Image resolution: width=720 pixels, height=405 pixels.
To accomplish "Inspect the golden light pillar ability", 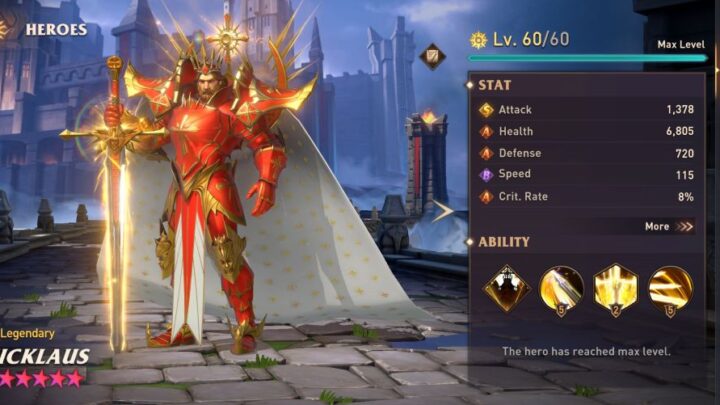I will tap(616, 288).
